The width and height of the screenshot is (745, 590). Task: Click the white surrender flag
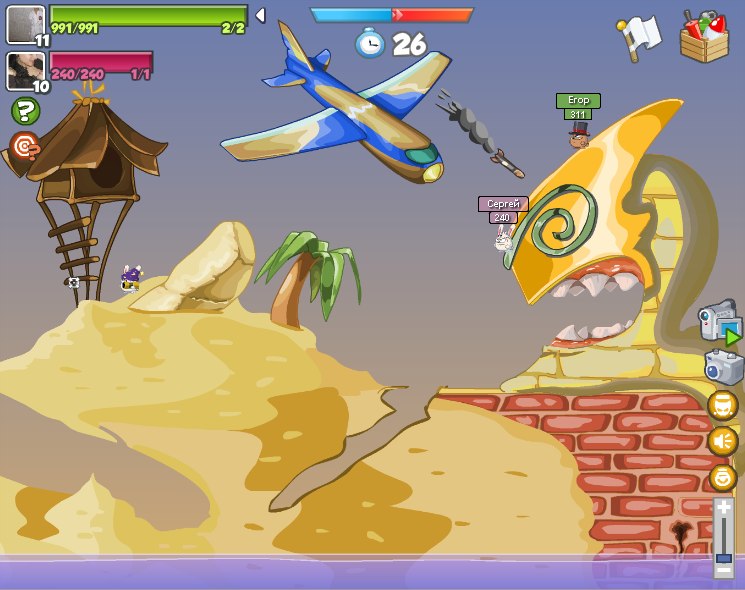tap(638, 36)
